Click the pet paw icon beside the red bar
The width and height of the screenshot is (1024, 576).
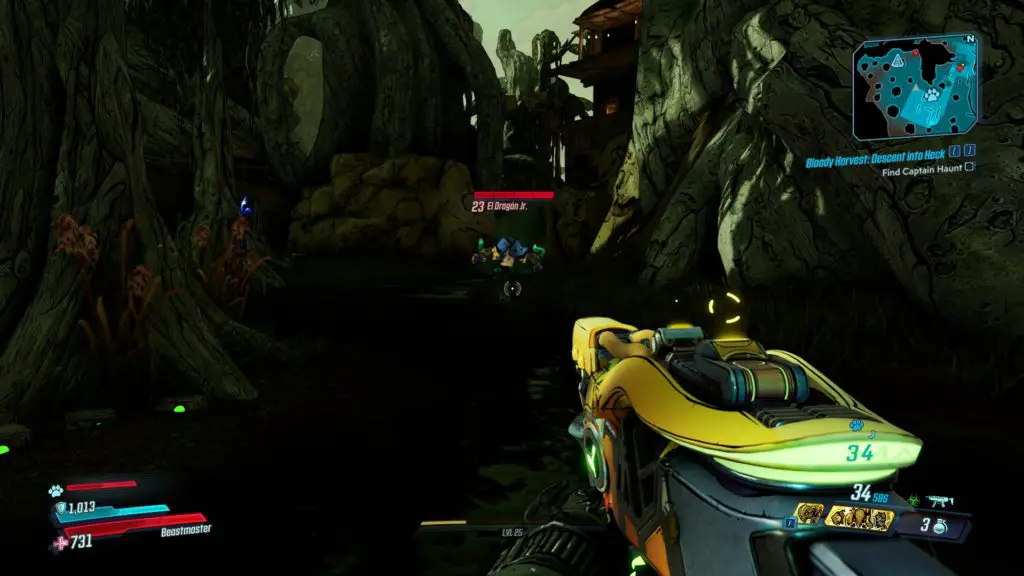tap(56, 491)
